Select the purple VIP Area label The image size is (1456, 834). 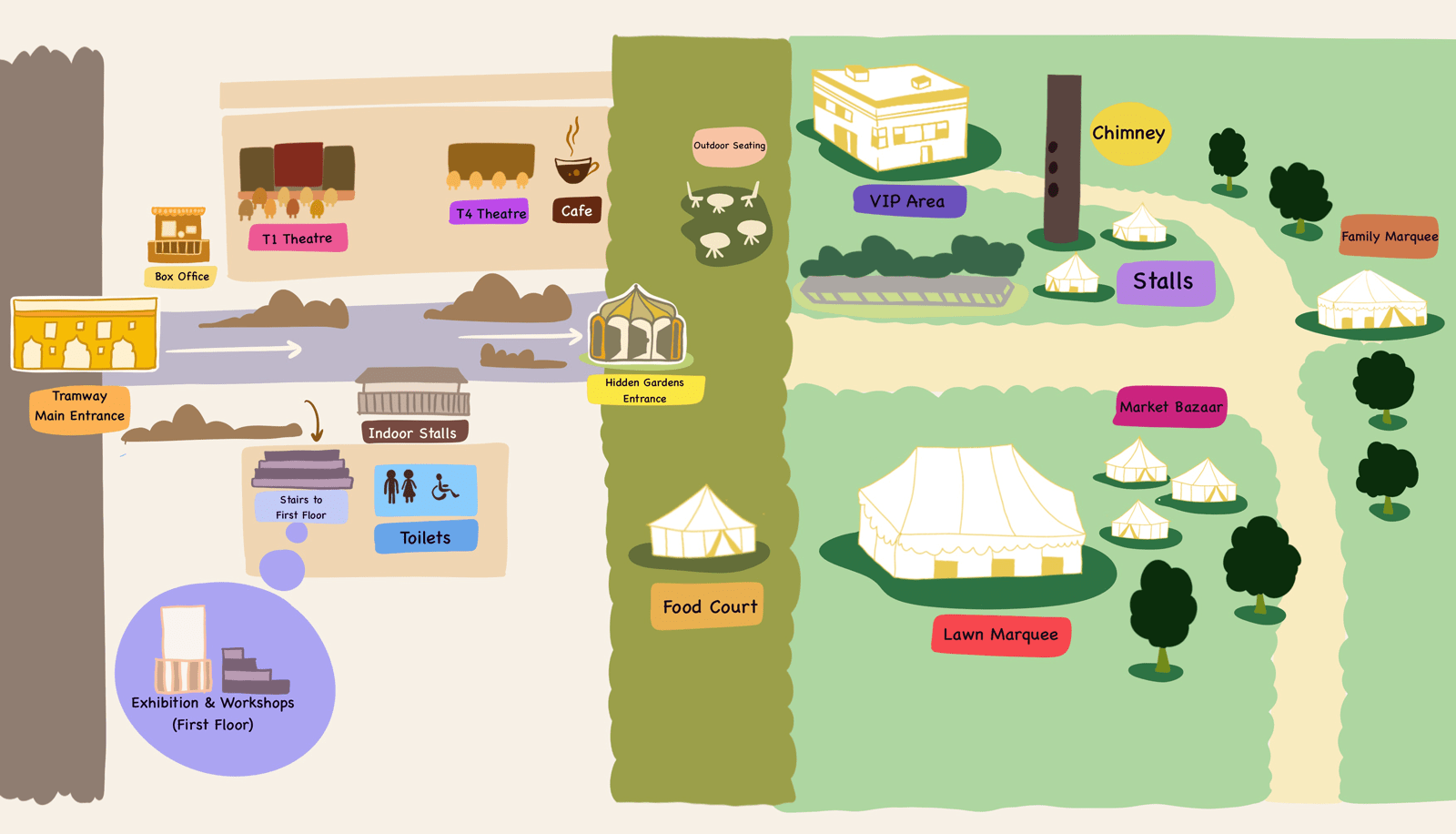click(x=907, y=201)
